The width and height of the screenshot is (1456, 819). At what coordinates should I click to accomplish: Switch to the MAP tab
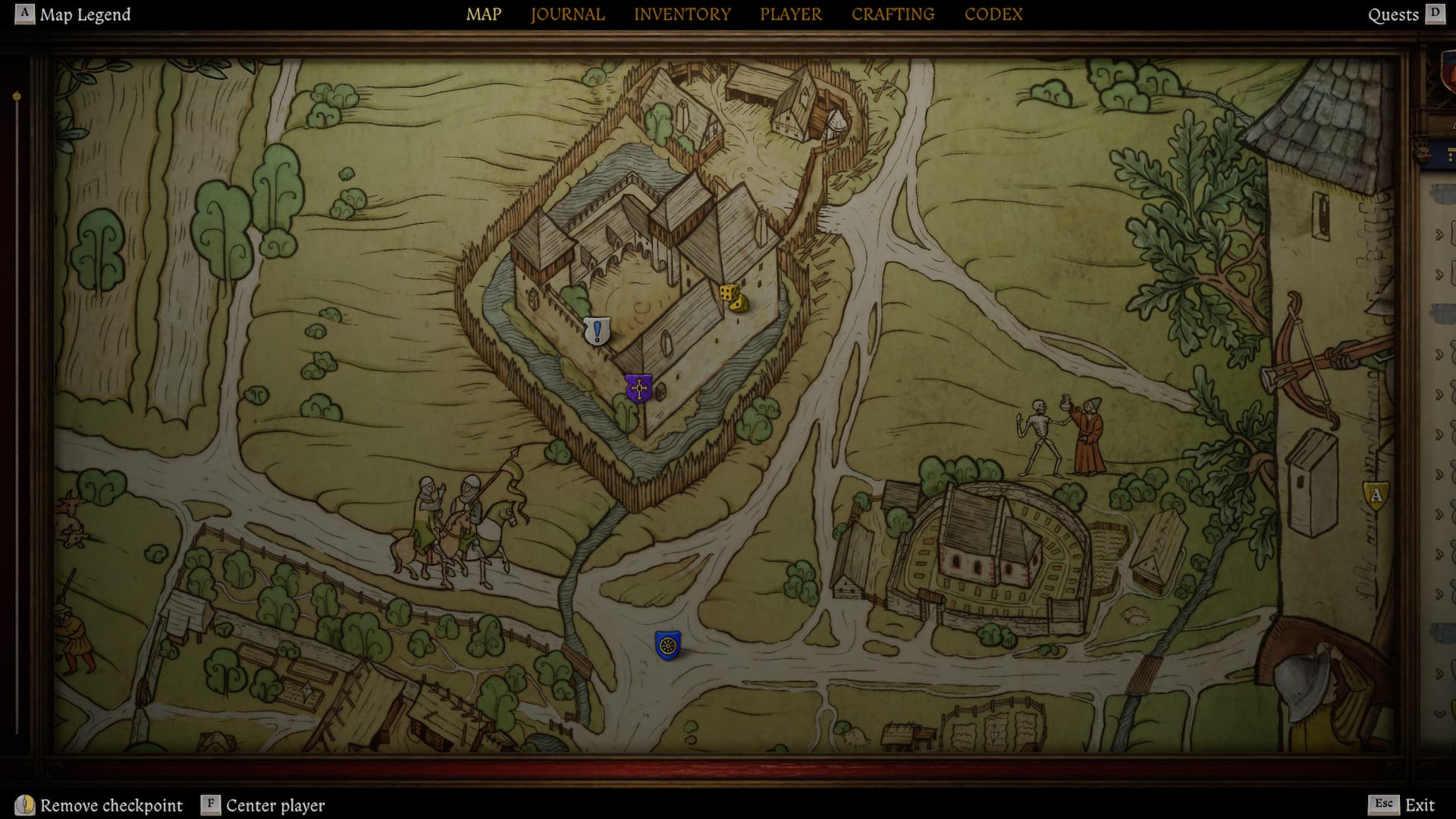[484, 14]
